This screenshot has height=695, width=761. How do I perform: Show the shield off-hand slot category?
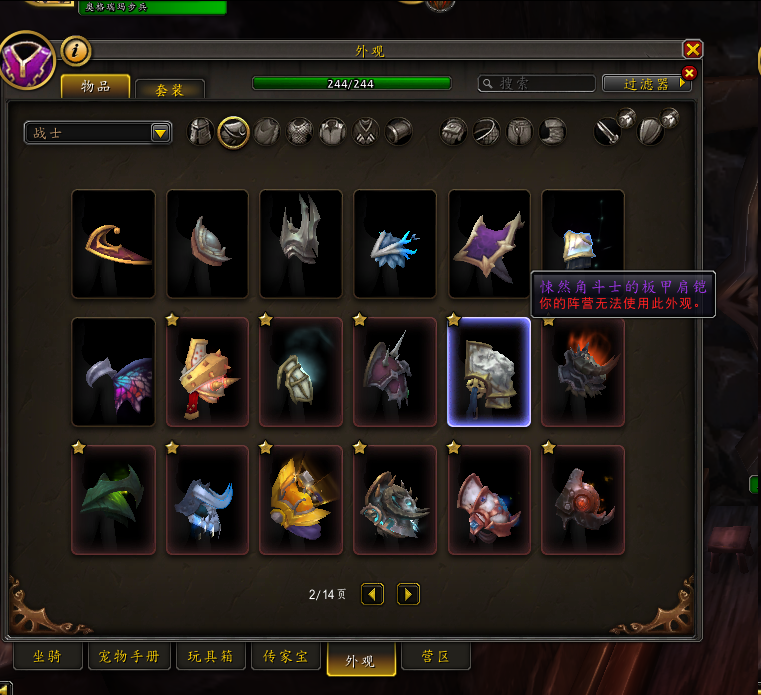(652, 130)
